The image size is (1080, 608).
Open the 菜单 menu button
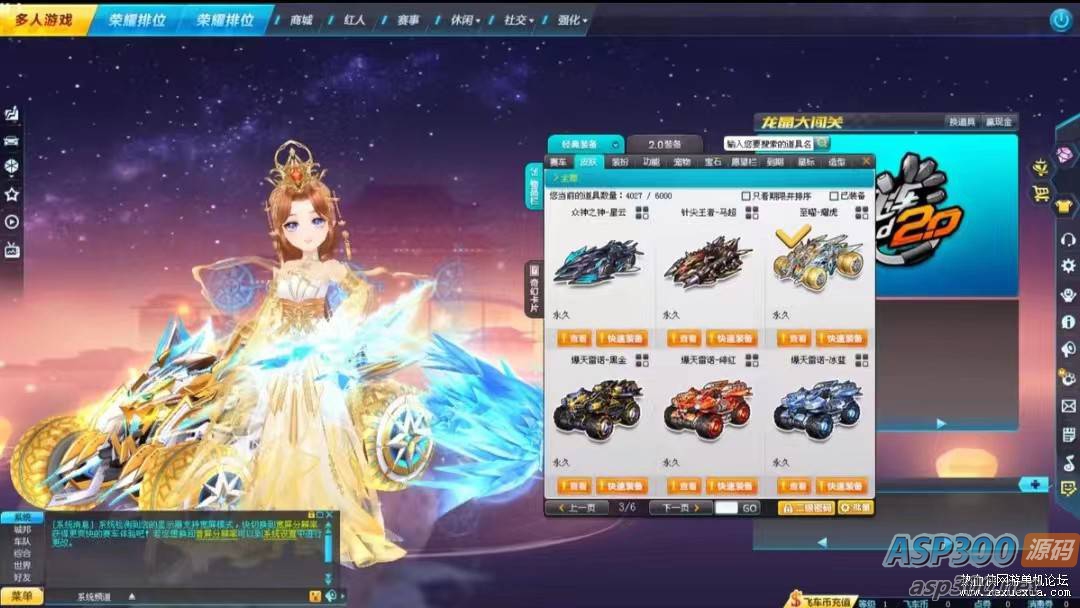[x=21, y=597]
